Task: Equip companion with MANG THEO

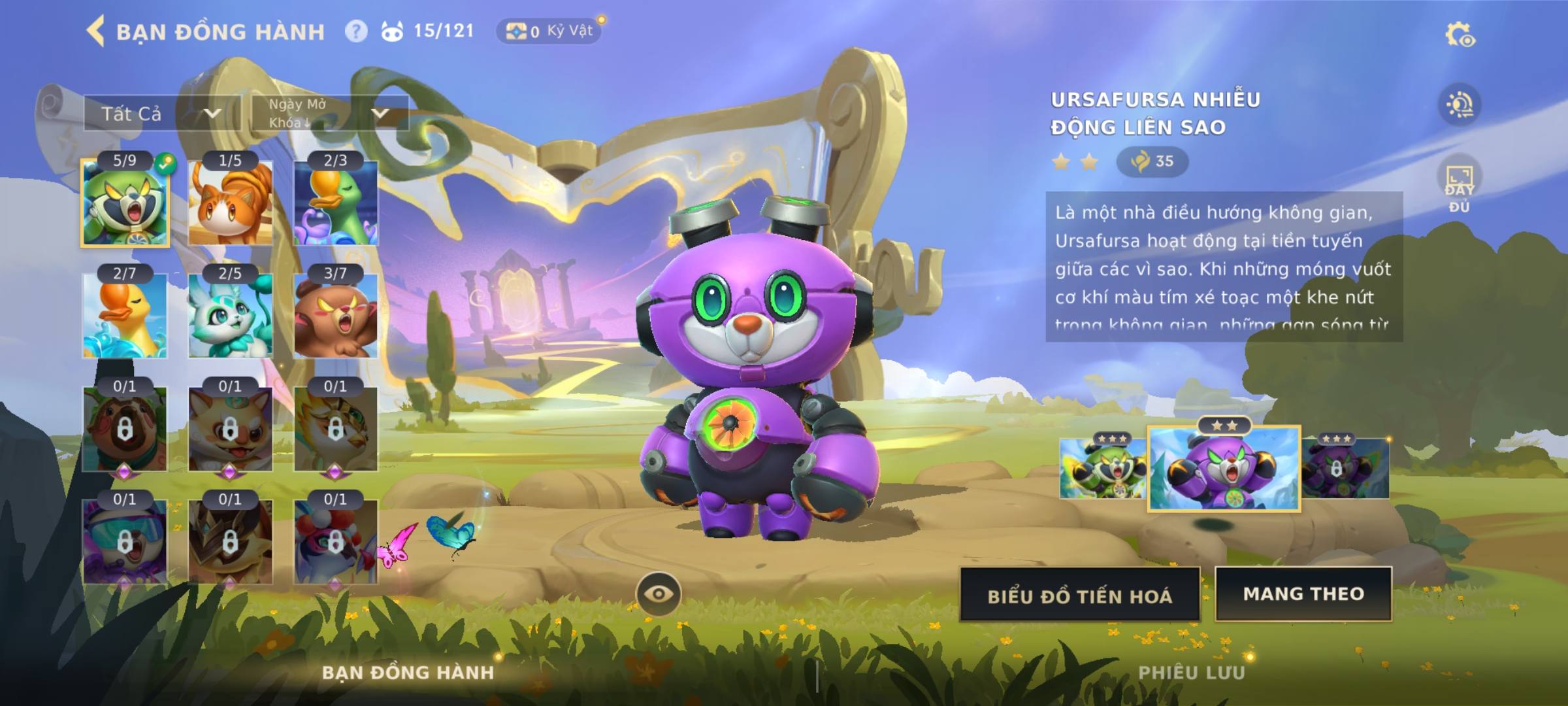Action: pos(1303,594)
